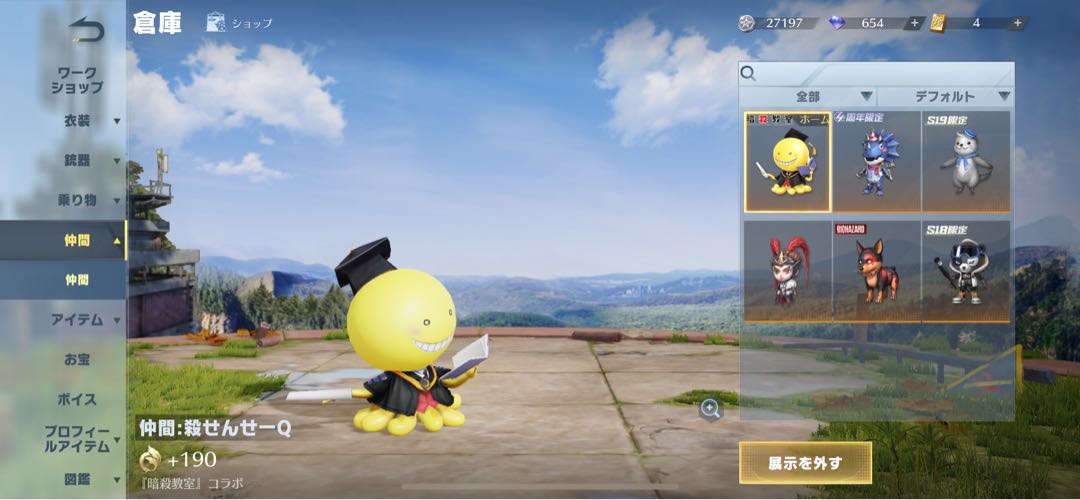Viewport: 1080px width, 500px height.
Task: Zoom the companion preview with magnifier
Action: pyautogui.click(x=710, y=407)
